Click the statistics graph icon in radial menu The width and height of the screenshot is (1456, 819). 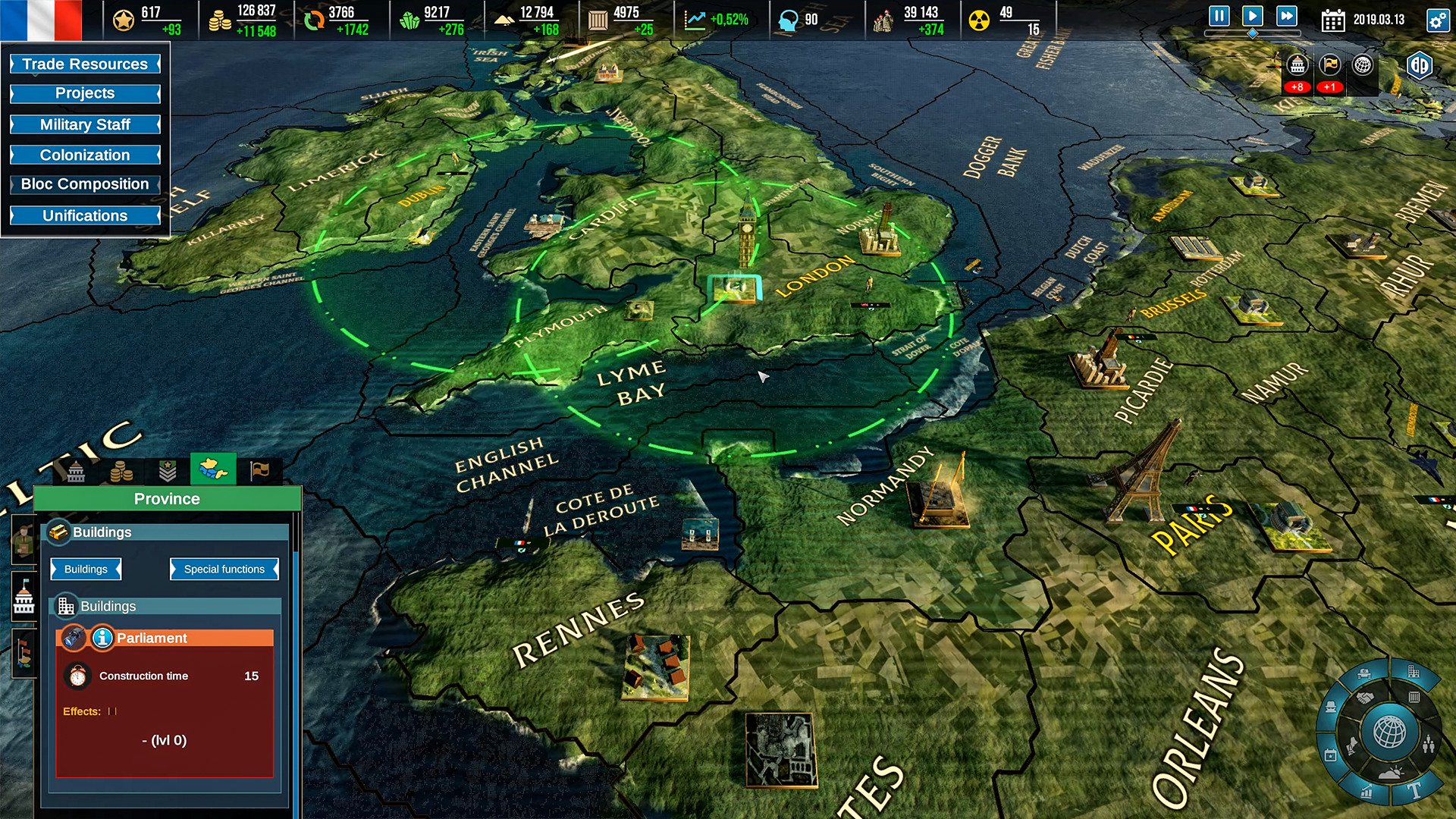(x=1366, y=791)
